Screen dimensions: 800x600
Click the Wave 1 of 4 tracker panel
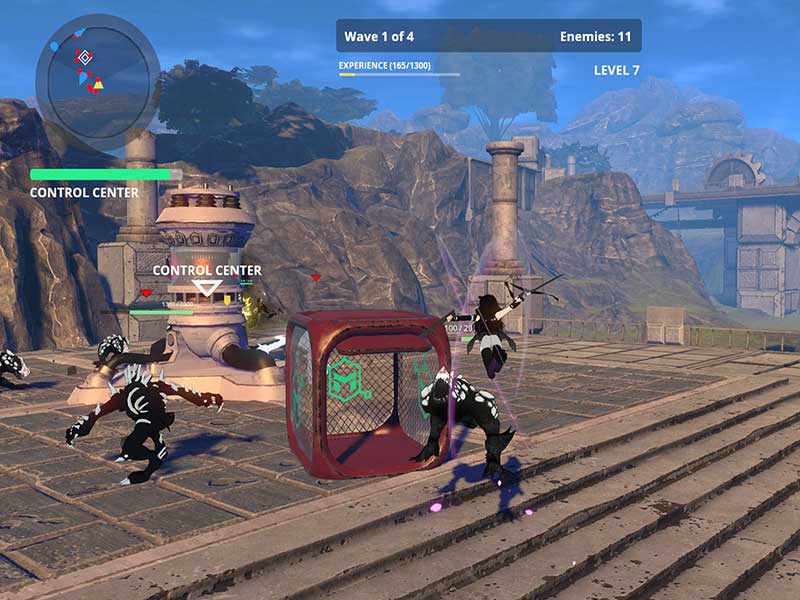pyautogui.click(x=488, y=36)
